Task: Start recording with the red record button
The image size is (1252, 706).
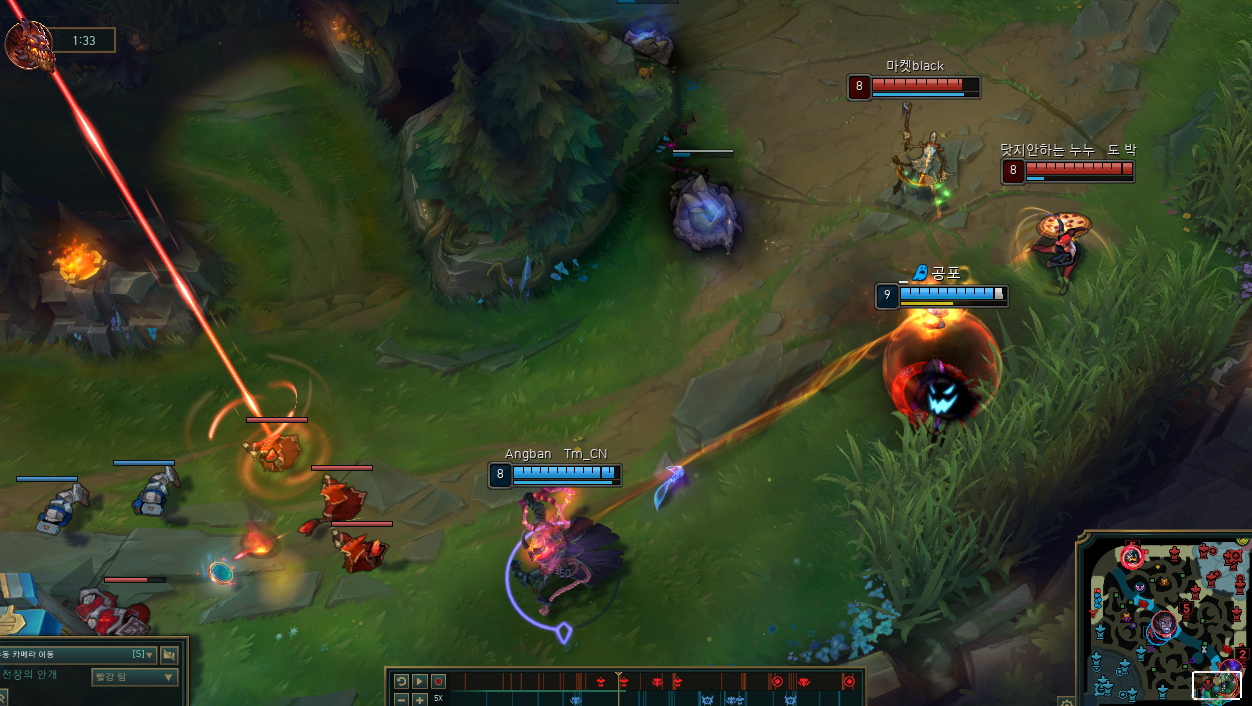Action: tap(438, 681)
